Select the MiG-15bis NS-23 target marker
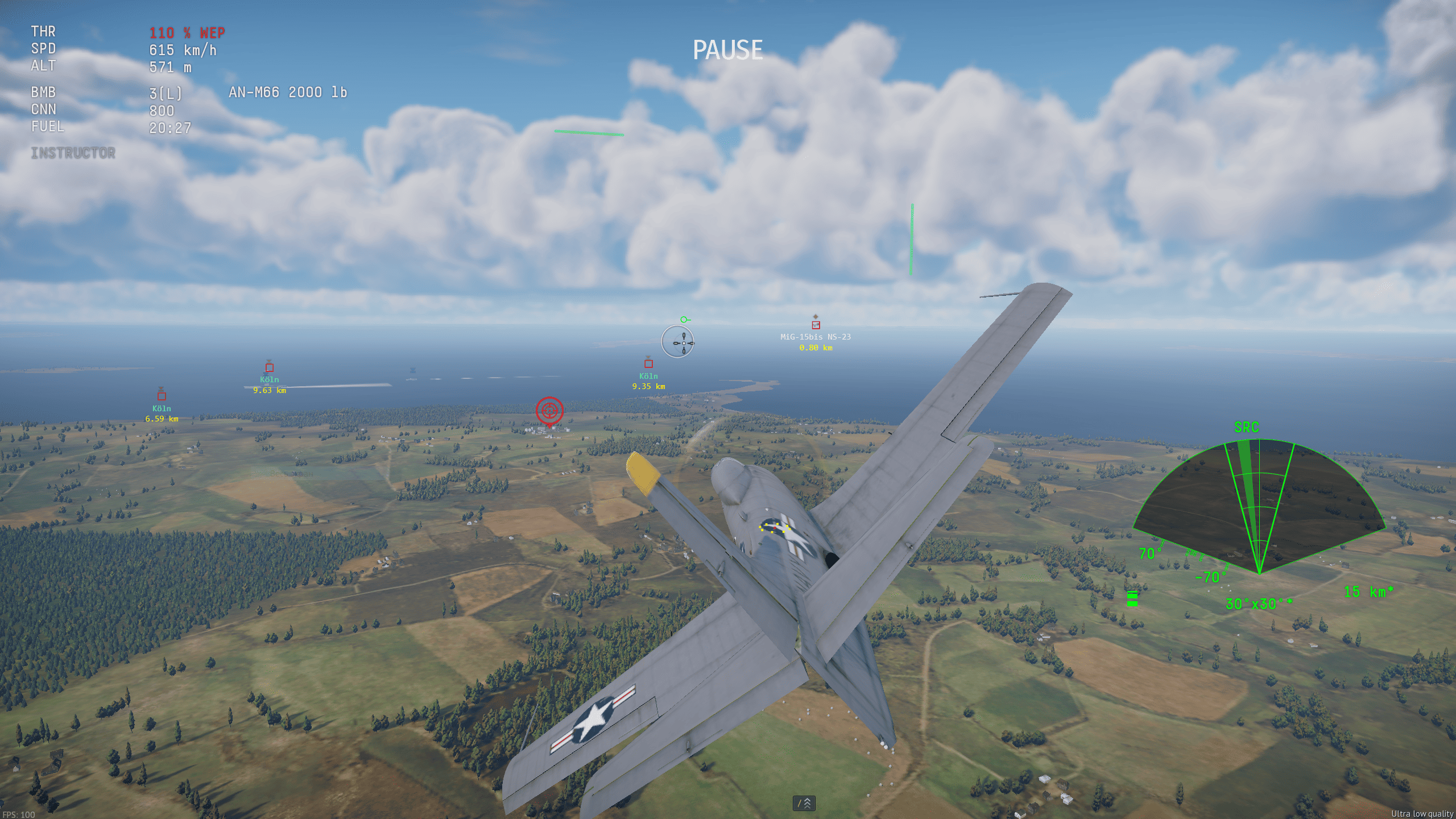The width and height of the screenshot is (1456, 819). [816, 325]
